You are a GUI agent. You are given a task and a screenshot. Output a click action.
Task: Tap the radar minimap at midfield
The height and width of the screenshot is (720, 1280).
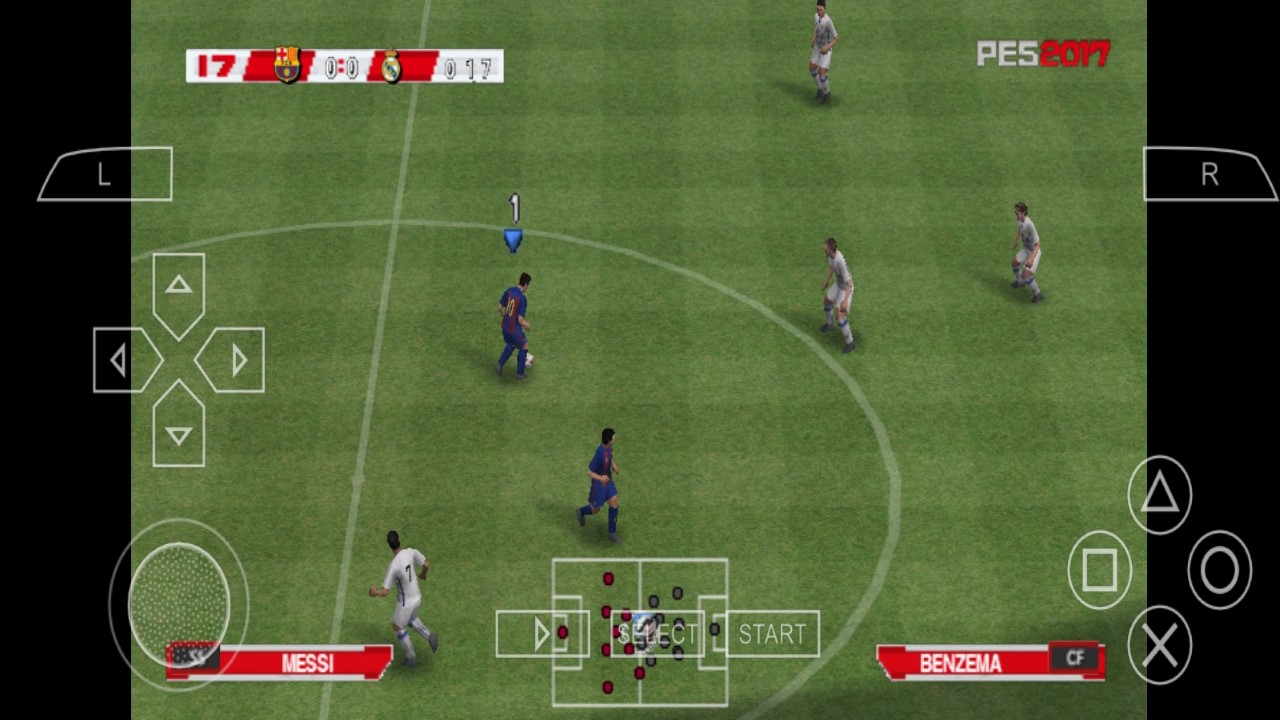click(640, 632)
